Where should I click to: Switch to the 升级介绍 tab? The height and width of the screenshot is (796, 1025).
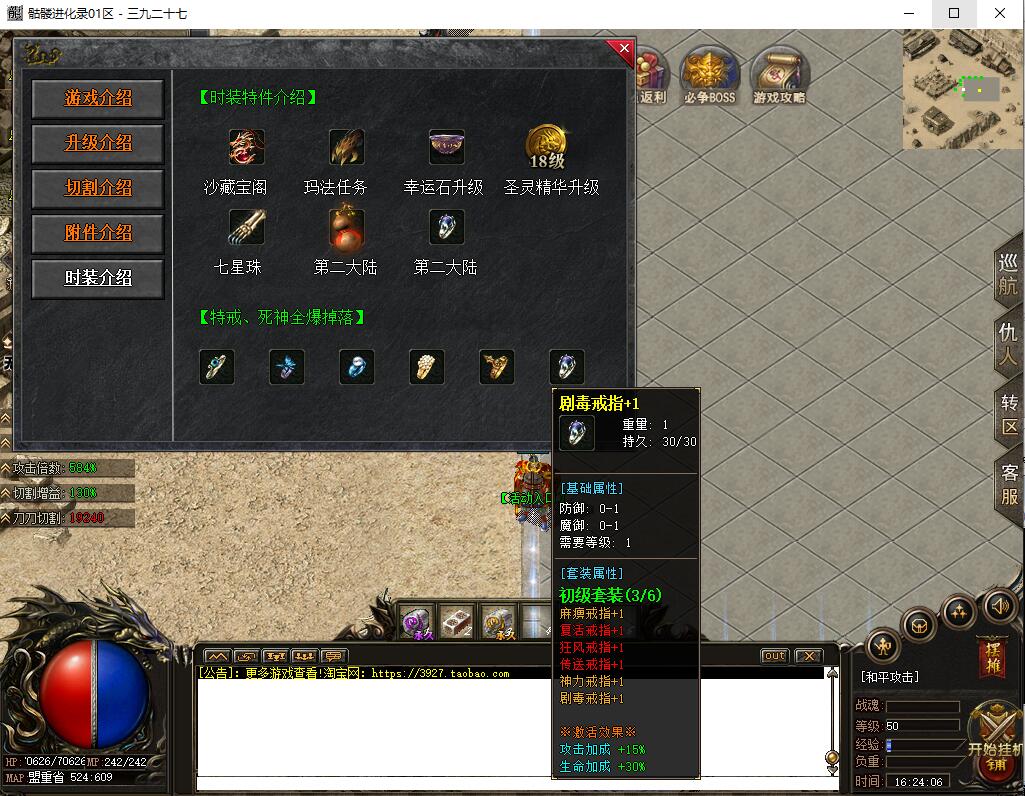tap(98, 143)
